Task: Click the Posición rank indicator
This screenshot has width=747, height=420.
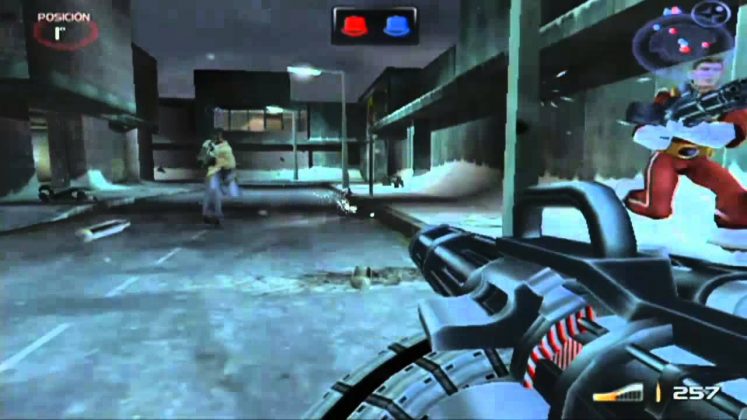Action: [65, 30]
